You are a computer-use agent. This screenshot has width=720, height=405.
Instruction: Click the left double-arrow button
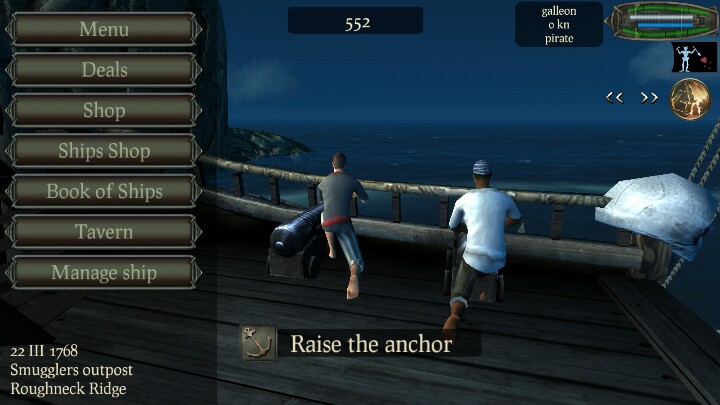tap(615, 97)
